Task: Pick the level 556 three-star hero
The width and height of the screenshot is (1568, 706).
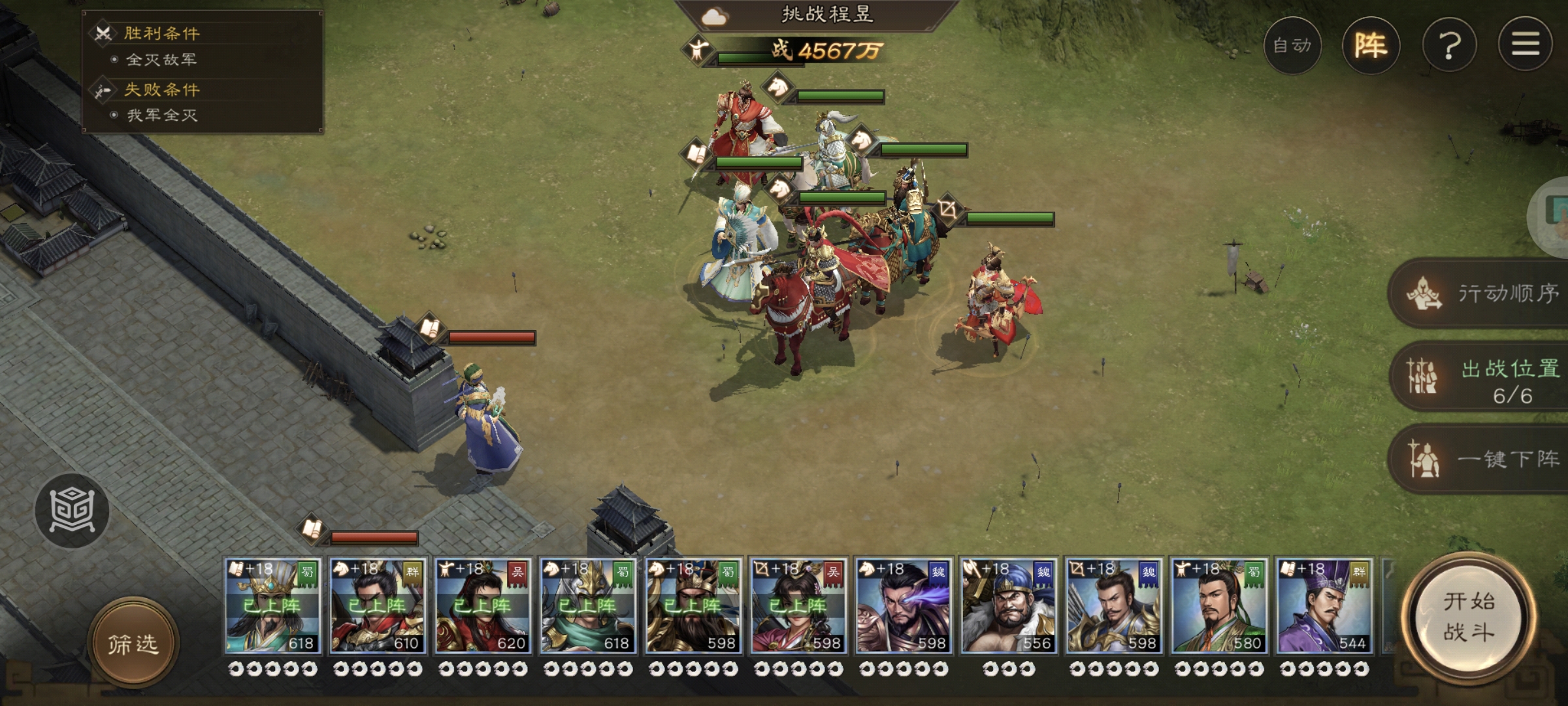Action: pos(1008,606)
